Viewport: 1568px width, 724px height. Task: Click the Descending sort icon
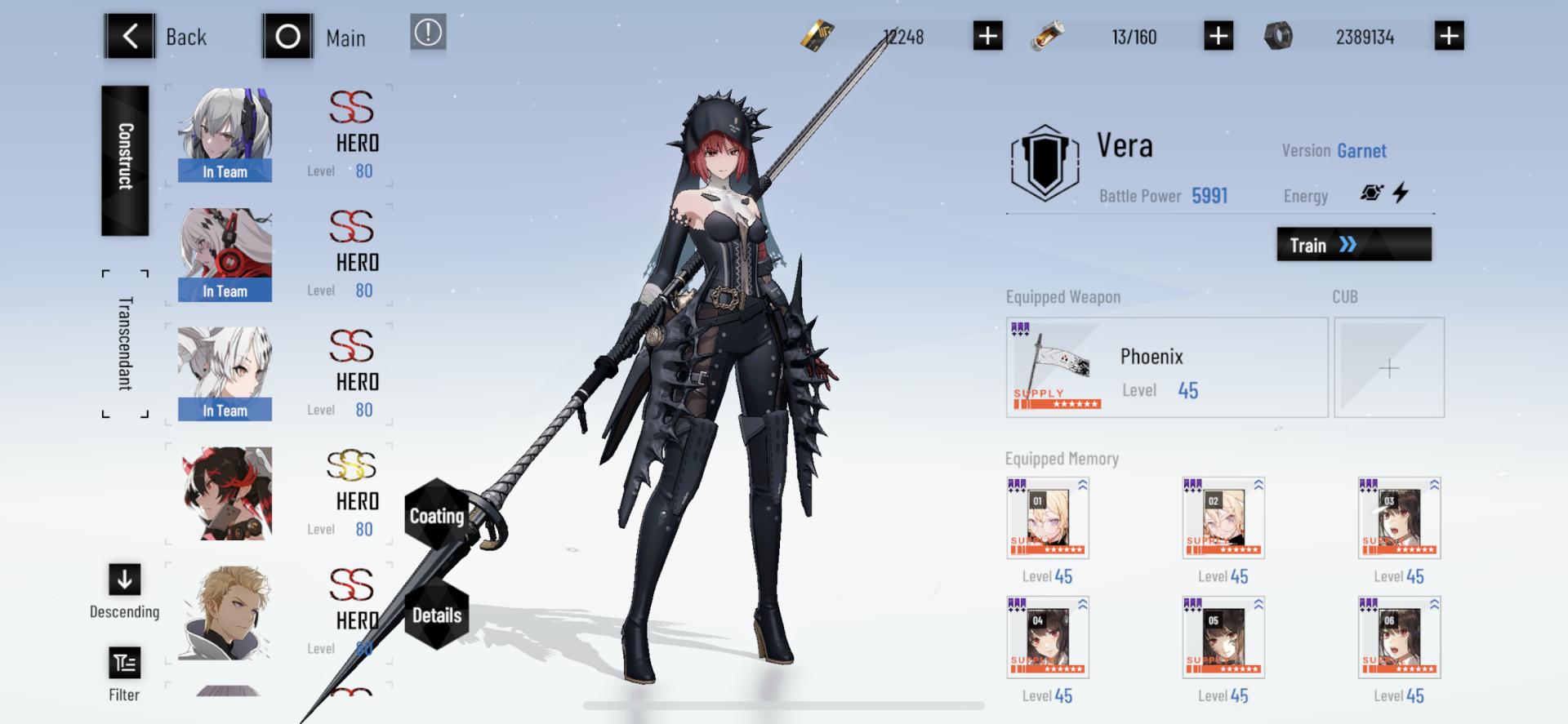[x=124, y=580]
